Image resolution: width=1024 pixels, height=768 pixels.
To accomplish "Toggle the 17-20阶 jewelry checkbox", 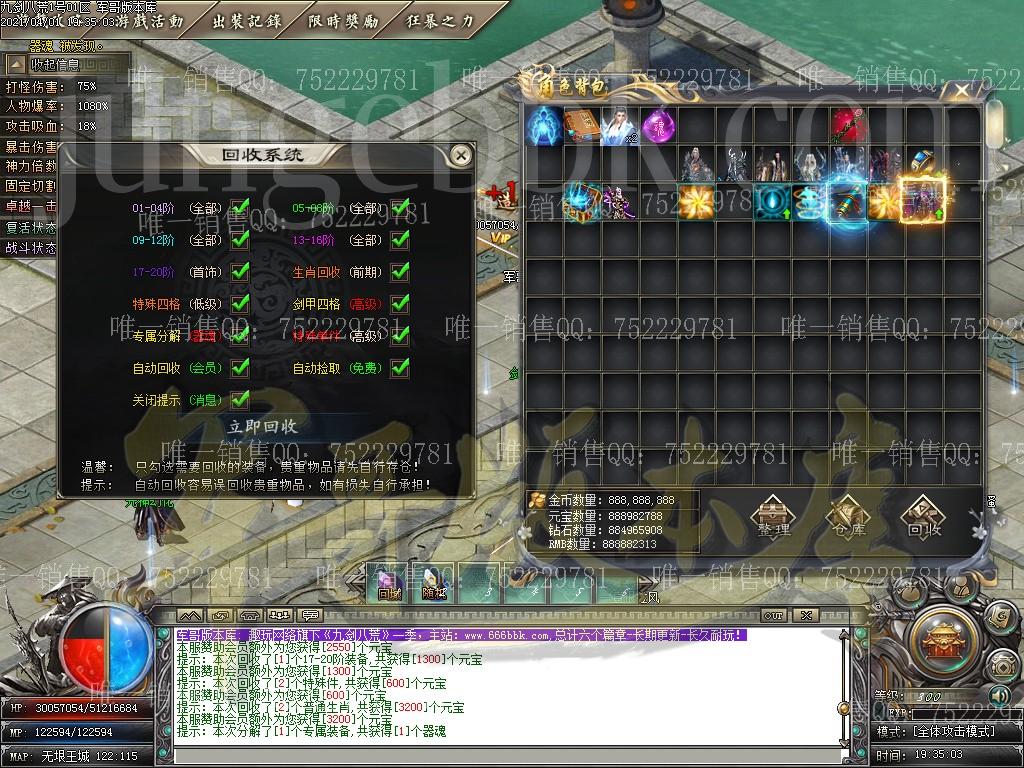I will (240, 272).
